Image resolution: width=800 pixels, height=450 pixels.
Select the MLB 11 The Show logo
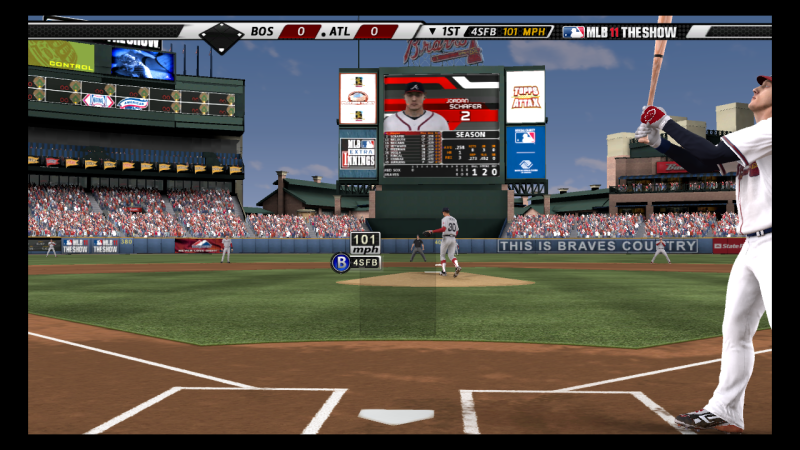click(620, 31)
